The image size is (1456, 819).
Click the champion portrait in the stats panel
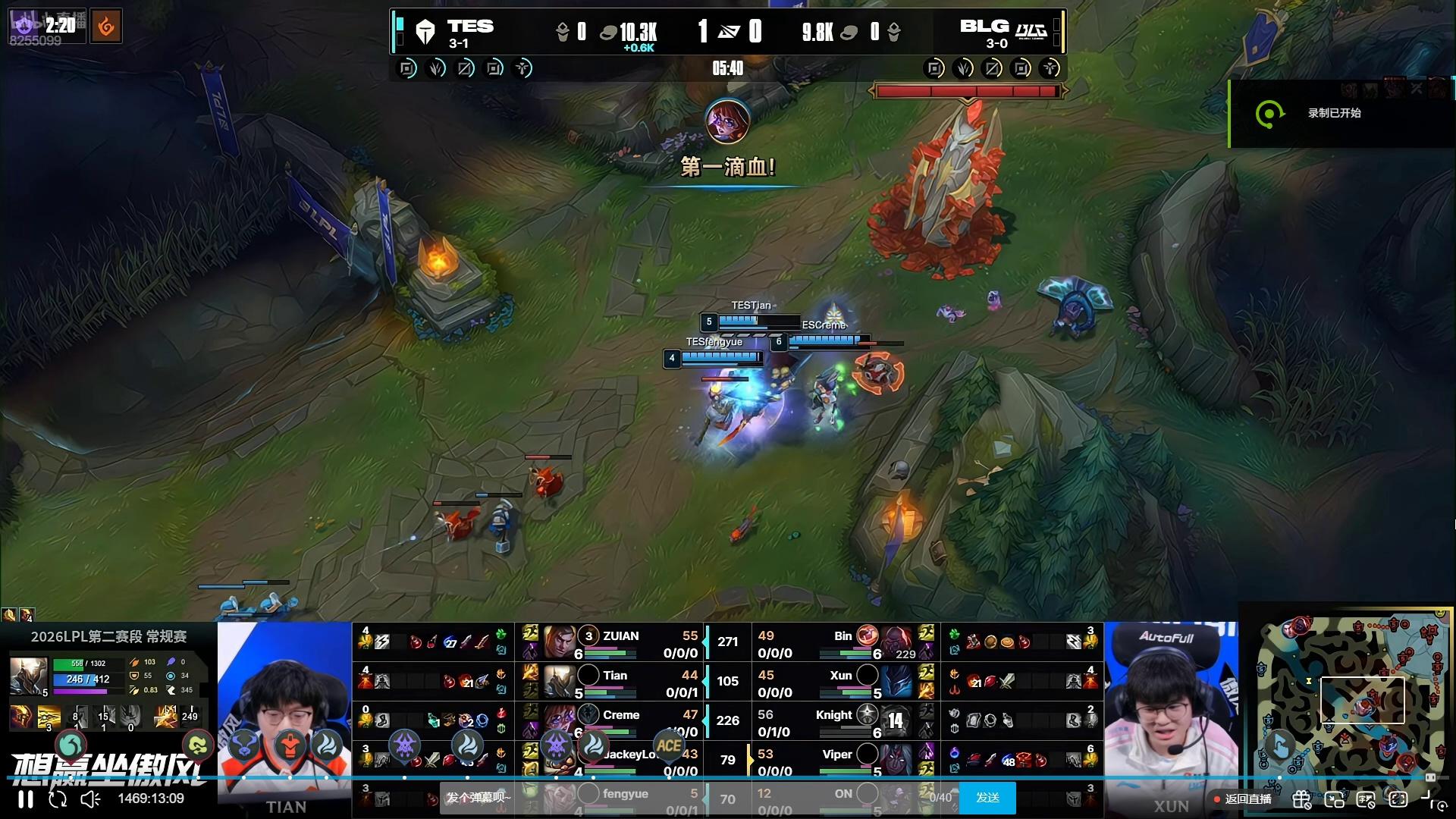(x=28, y=676)
